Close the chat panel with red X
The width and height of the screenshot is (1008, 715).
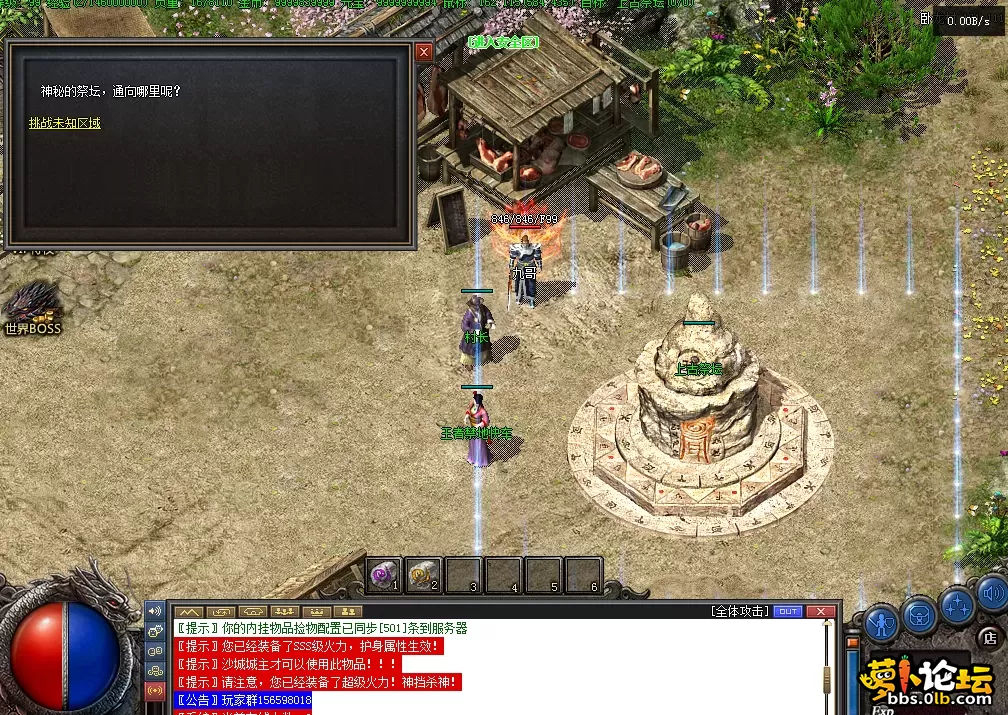click(x=820, y=611)
